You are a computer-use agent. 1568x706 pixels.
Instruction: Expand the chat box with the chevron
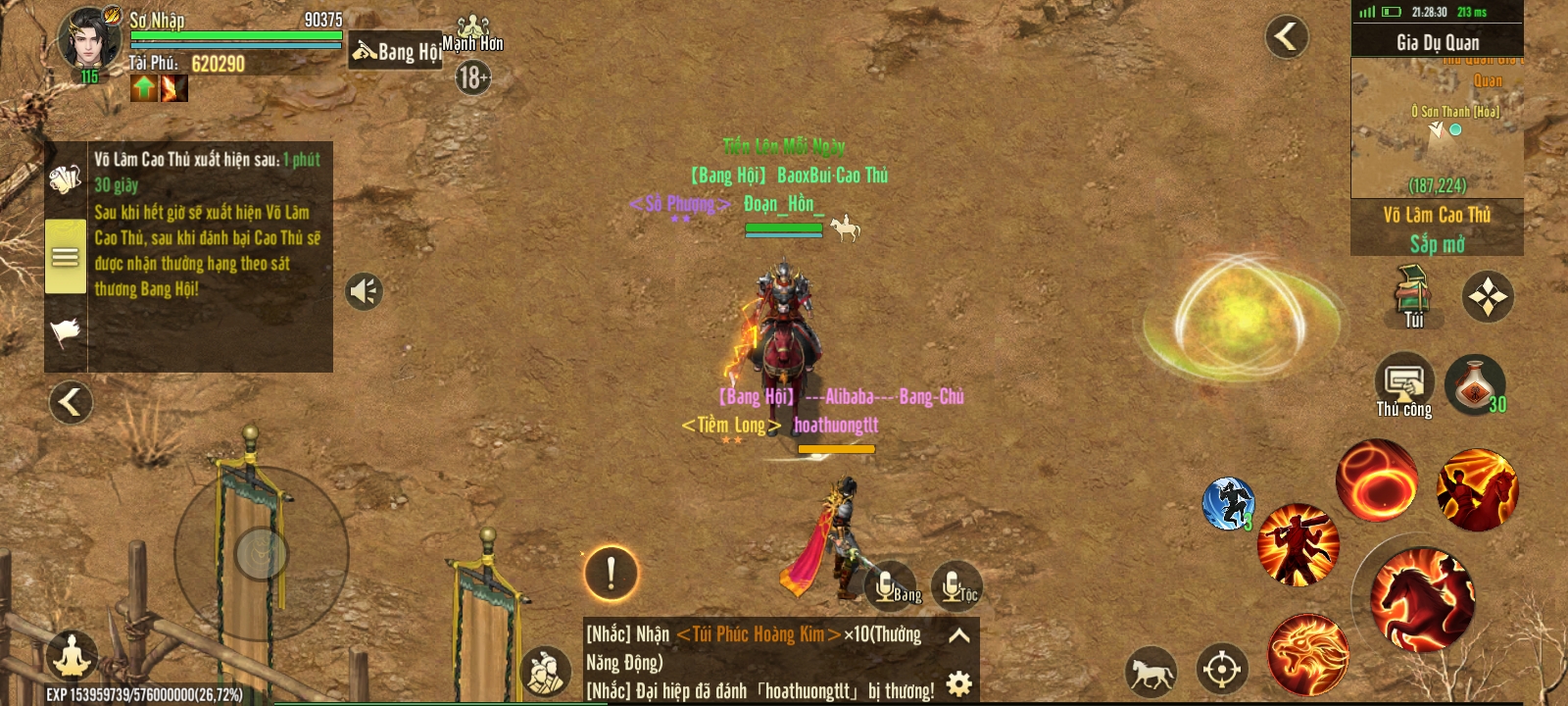(958, 634)
